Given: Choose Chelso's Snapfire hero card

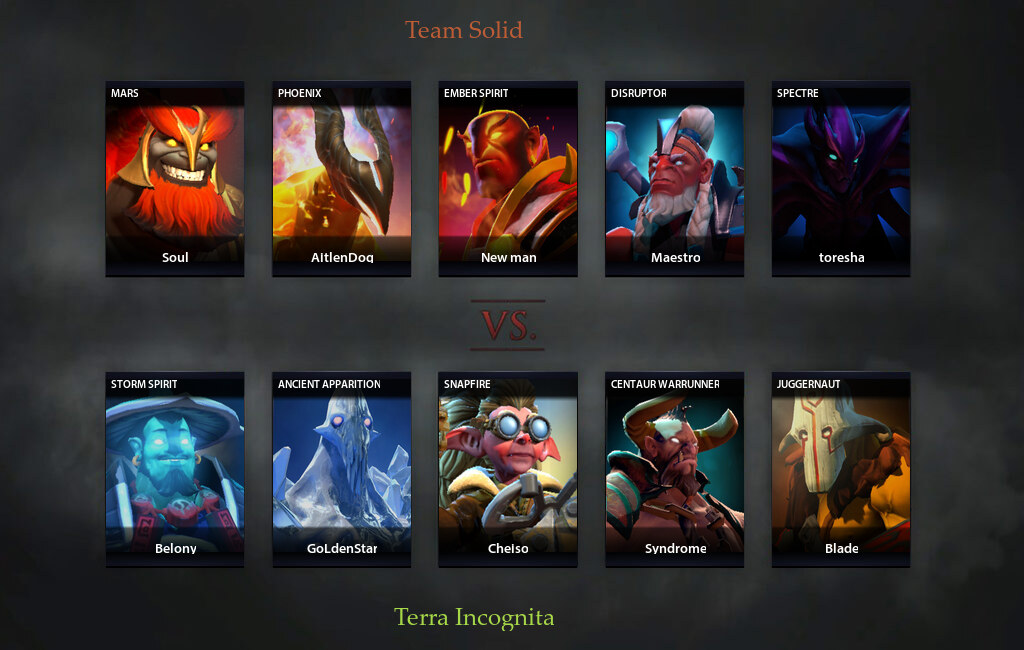Looking at the screenshot, I should click(x=508, y=469).
